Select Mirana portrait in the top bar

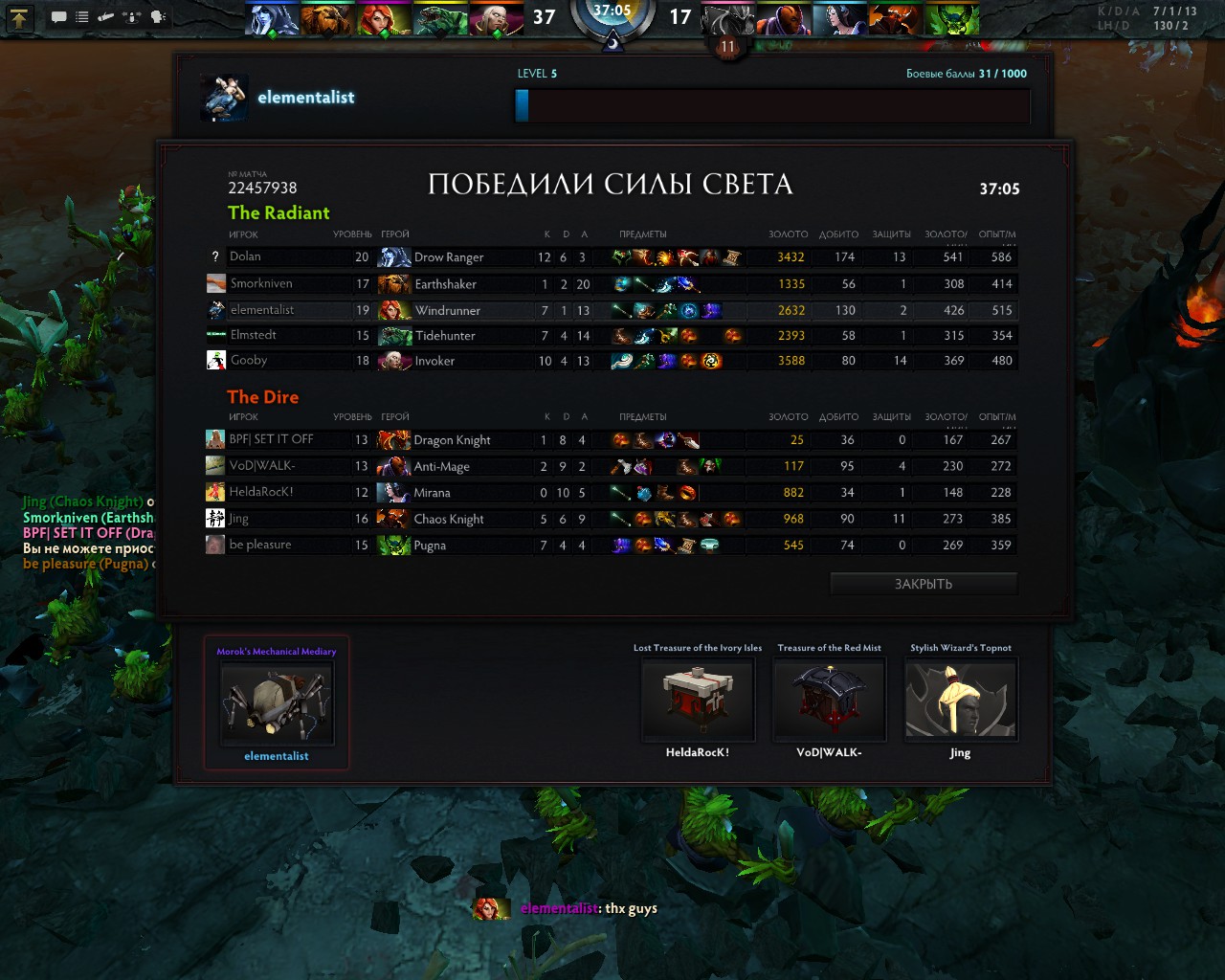coord(841,18)
